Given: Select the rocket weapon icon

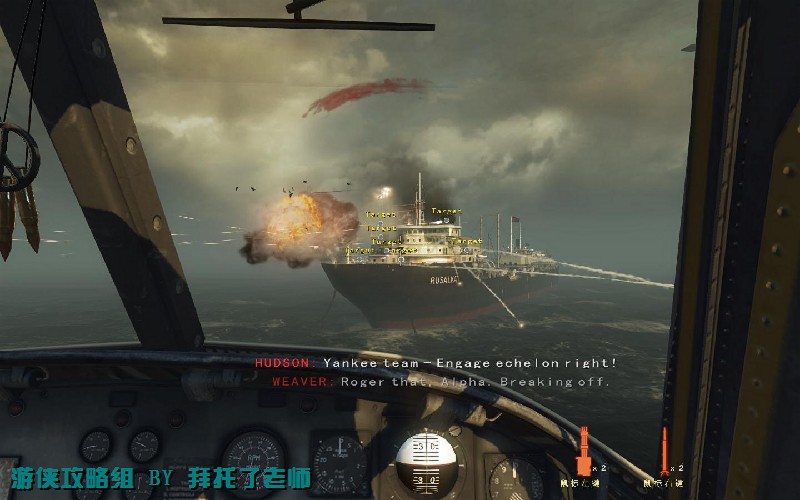Looking at the screenshot, I should point(663,450).
